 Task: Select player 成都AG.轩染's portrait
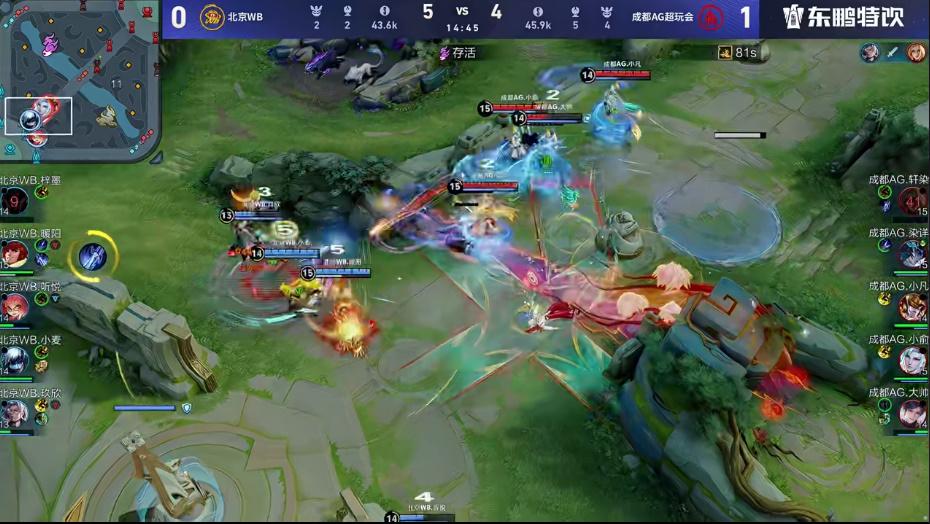pos(912,201)
